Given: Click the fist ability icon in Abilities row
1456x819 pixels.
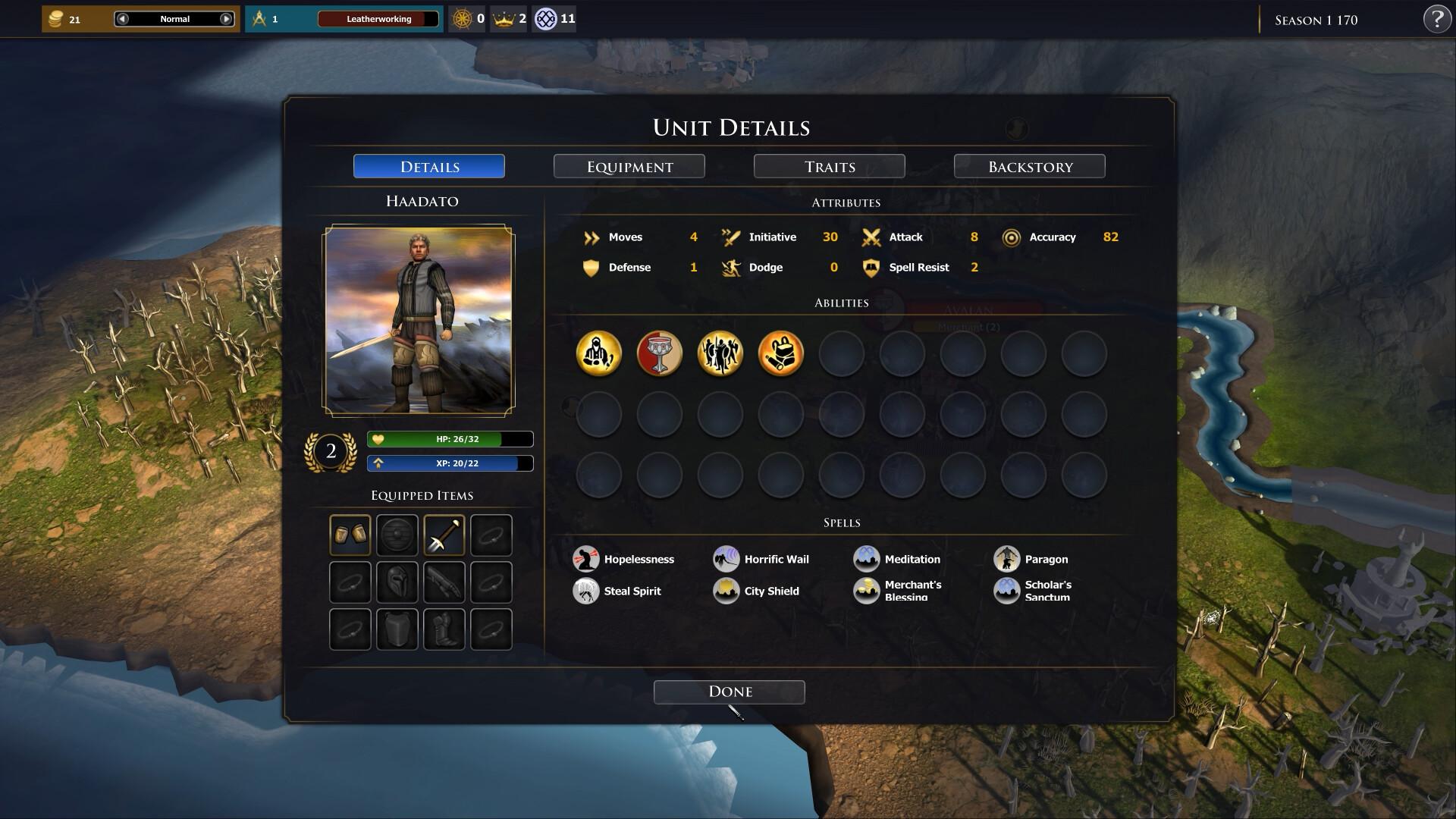Looking at the screenshot, I should point(781,353).
